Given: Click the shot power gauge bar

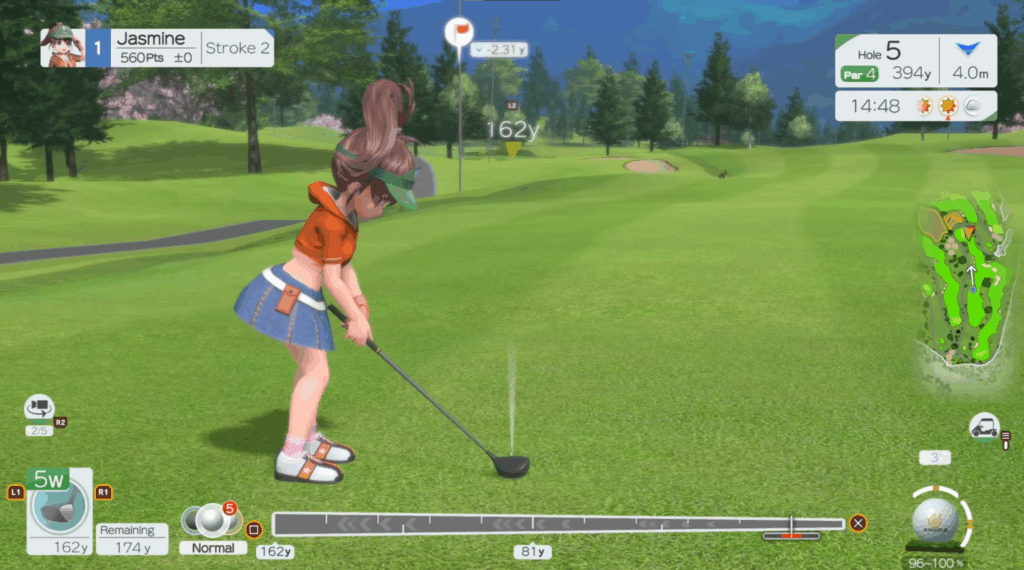Looking at the screenshot, I should click(558, 523).
